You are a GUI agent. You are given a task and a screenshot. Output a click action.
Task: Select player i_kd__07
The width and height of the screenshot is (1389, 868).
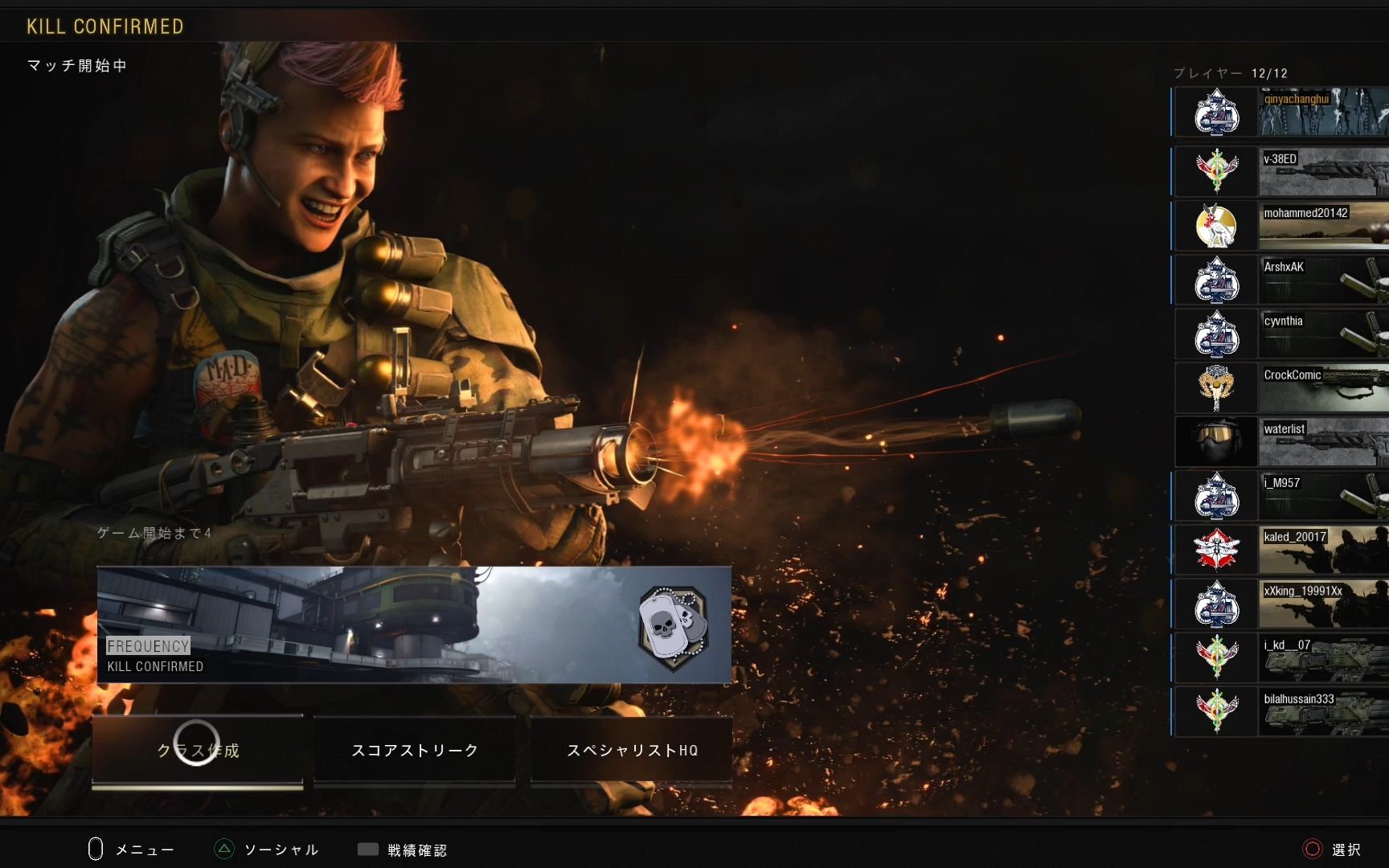coord(1281,657)
